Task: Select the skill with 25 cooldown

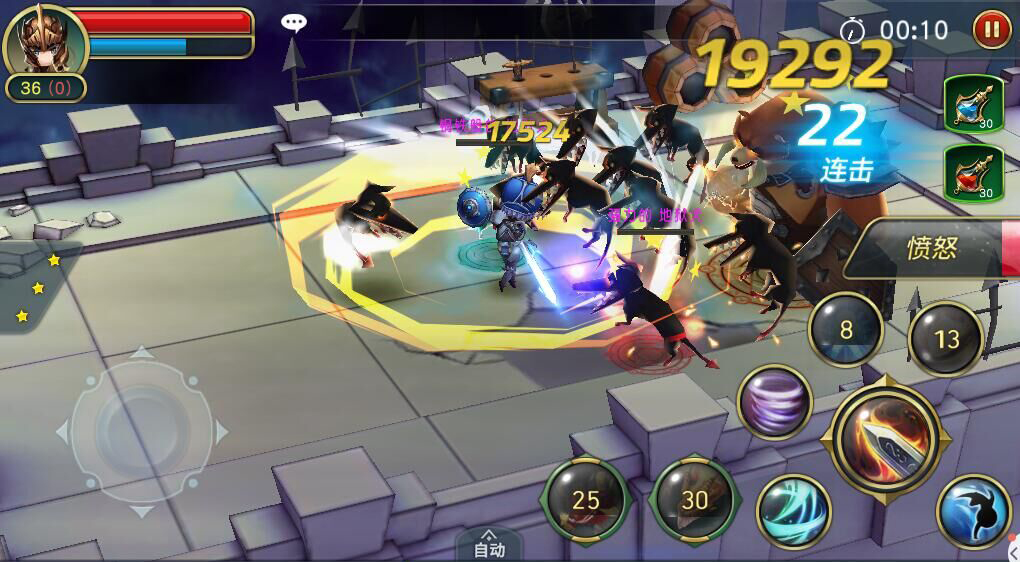Action: 586,499
